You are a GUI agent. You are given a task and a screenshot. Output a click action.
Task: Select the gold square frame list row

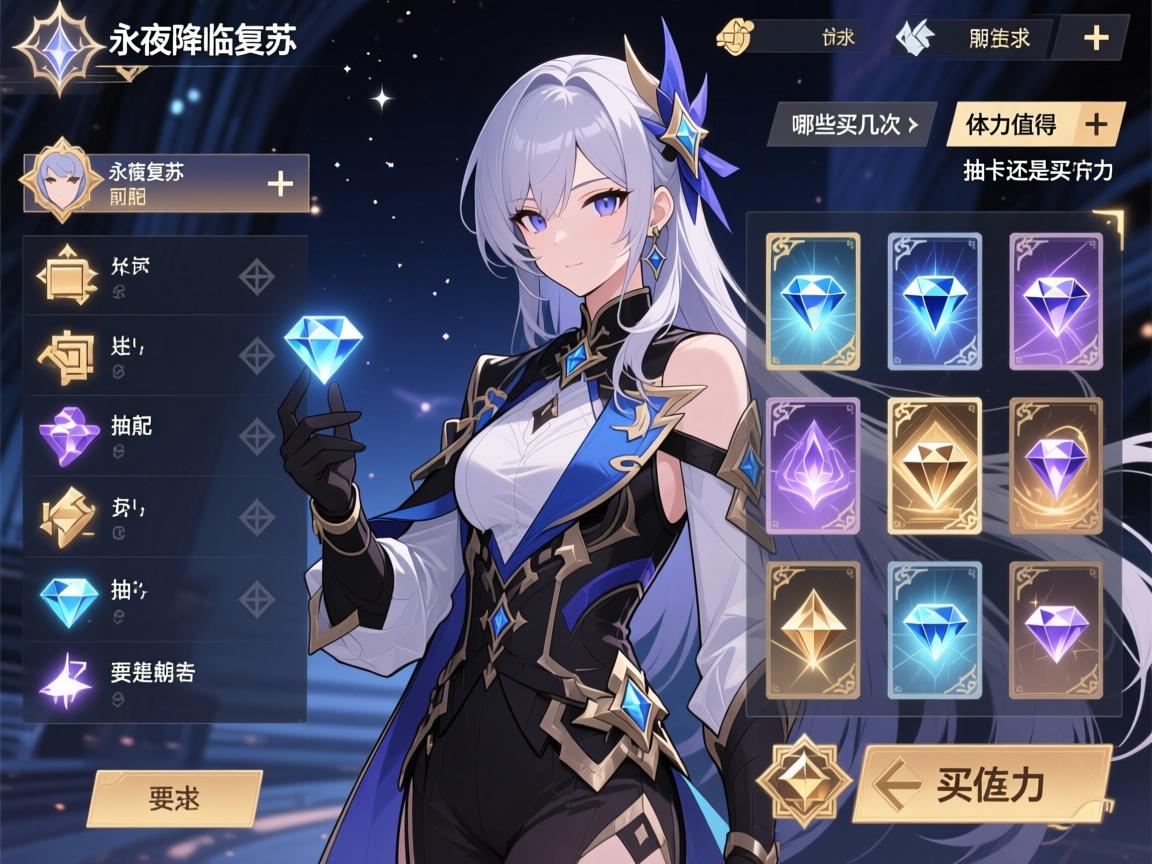(x=165, y=275)
